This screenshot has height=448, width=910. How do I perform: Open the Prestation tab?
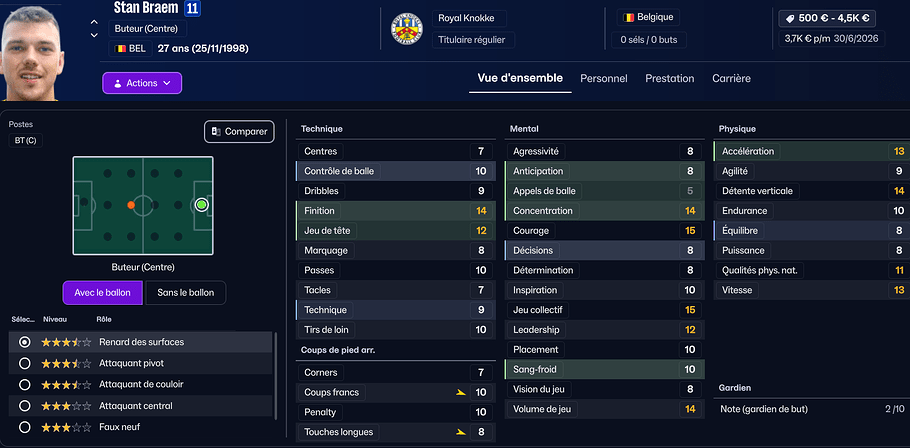tap(669, 78)
